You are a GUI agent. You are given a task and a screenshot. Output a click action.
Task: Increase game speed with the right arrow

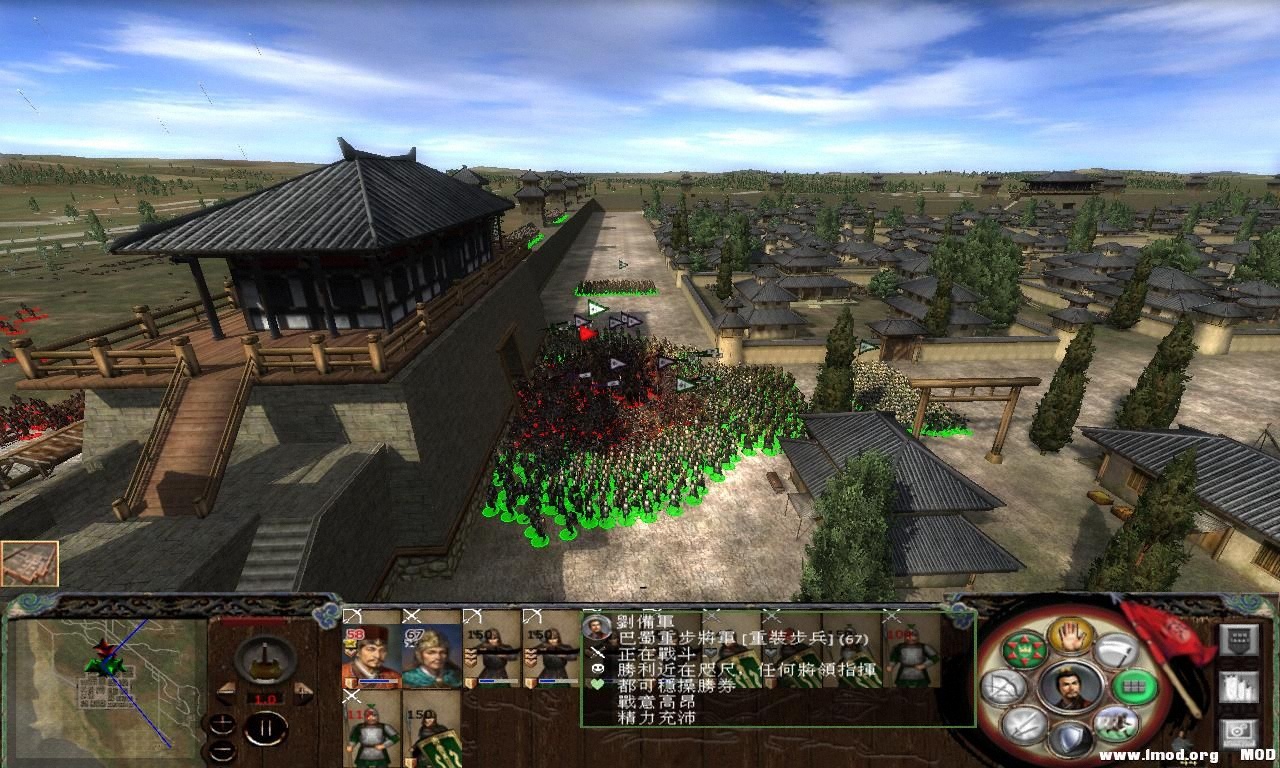(303, 695)
